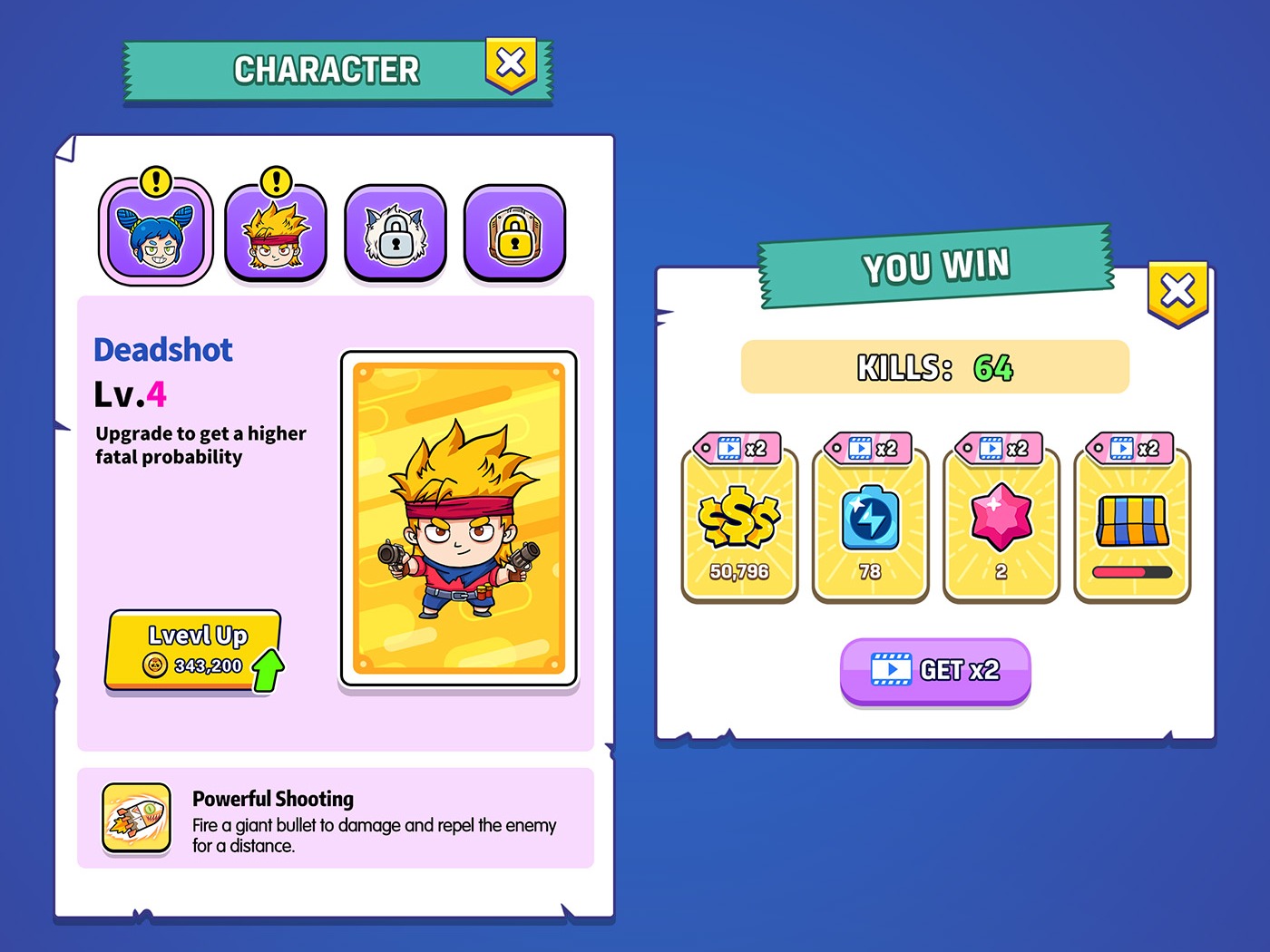This screenshot has width=1270, height=952.
Task: Close the YOU WIN panel
Action: (1178, 288)
